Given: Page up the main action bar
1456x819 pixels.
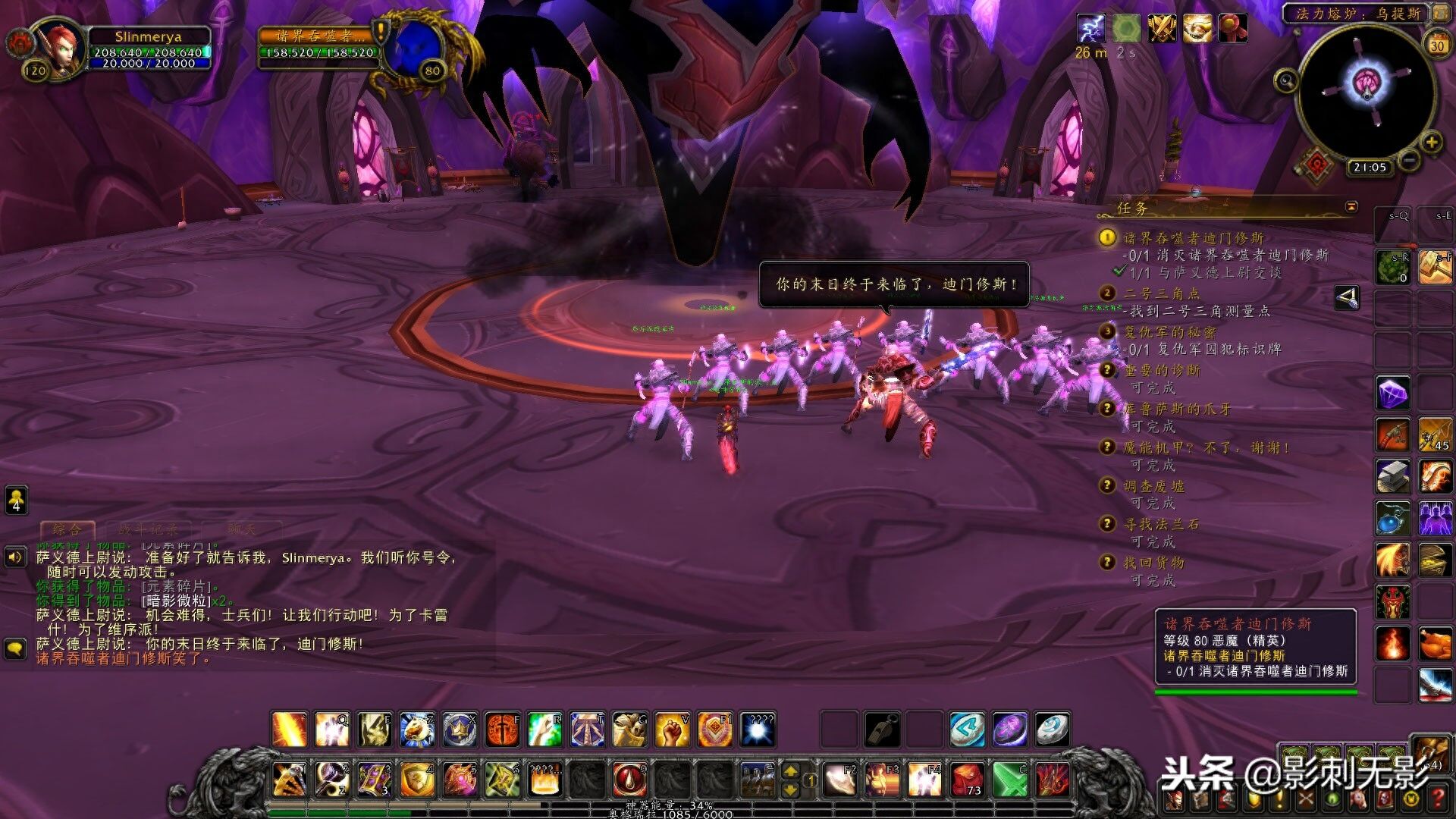Looking at the screenshot, I should [x=790, y=771].
